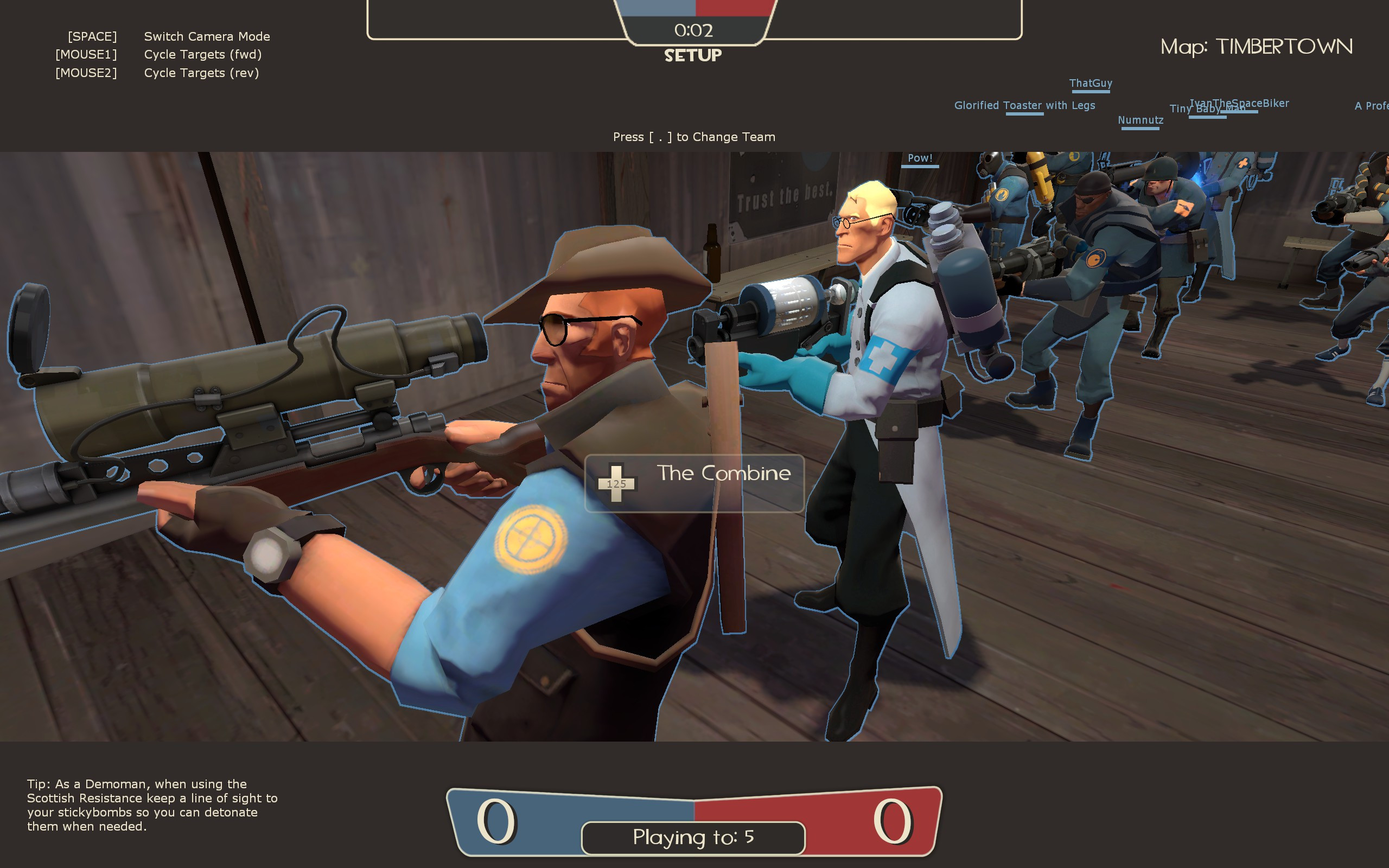This screenshot has height=868, width=1389.
Task: Select the 'Pow!' chat bubble
Action: click(921, 158)
